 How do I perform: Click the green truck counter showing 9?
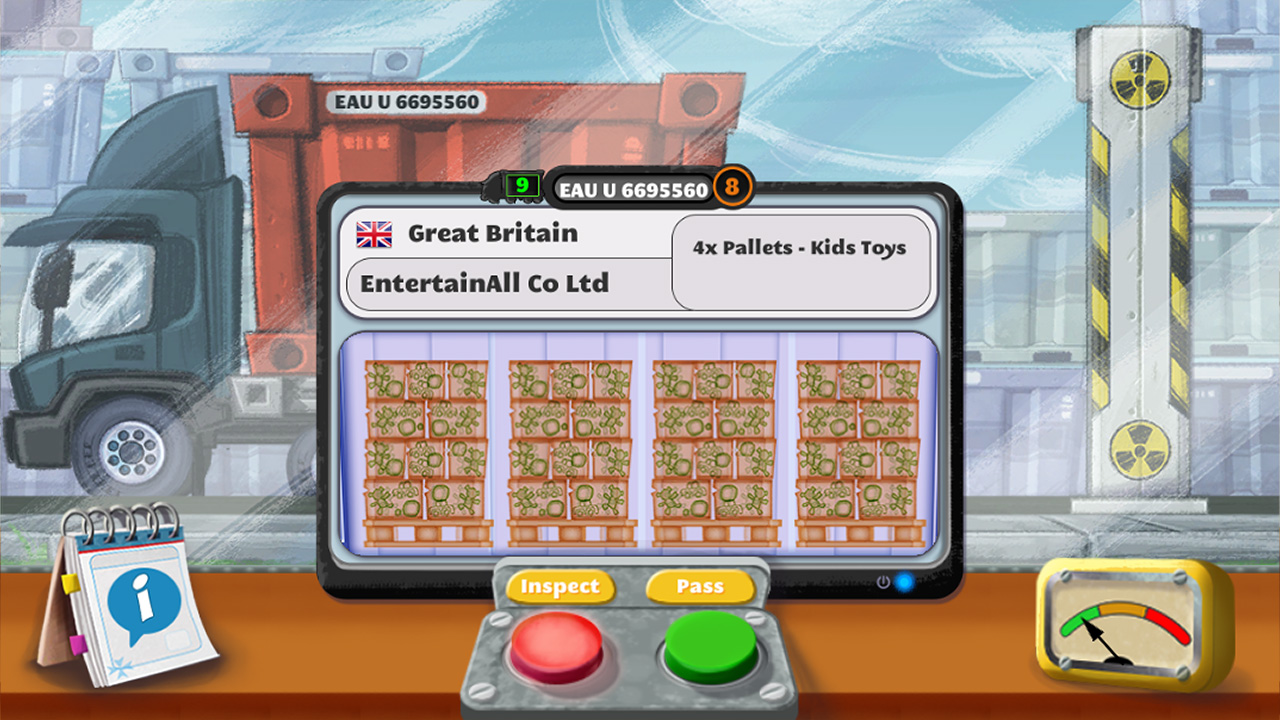click(x=520, y=186)
